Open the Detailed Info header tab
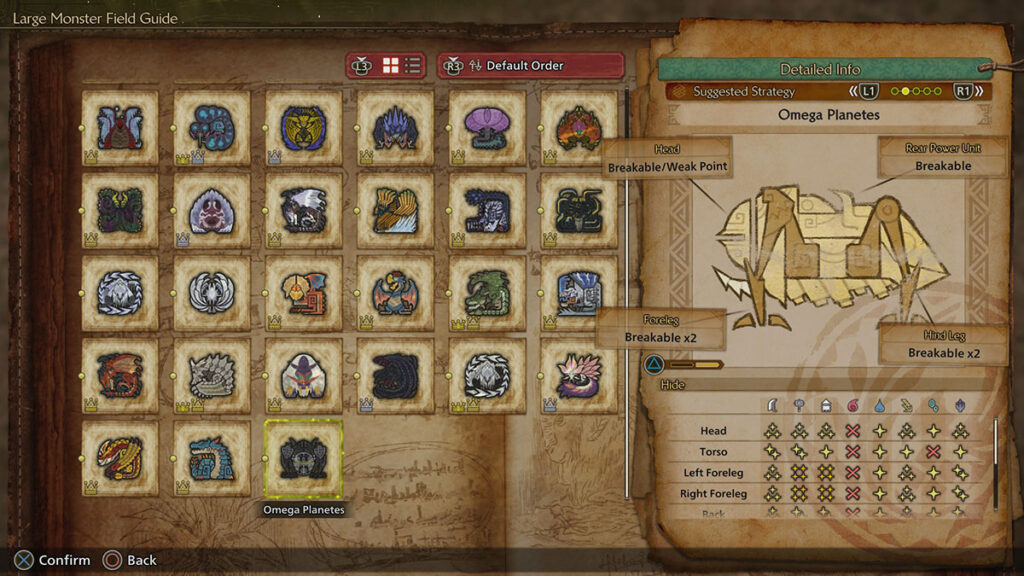 point(820,69)
